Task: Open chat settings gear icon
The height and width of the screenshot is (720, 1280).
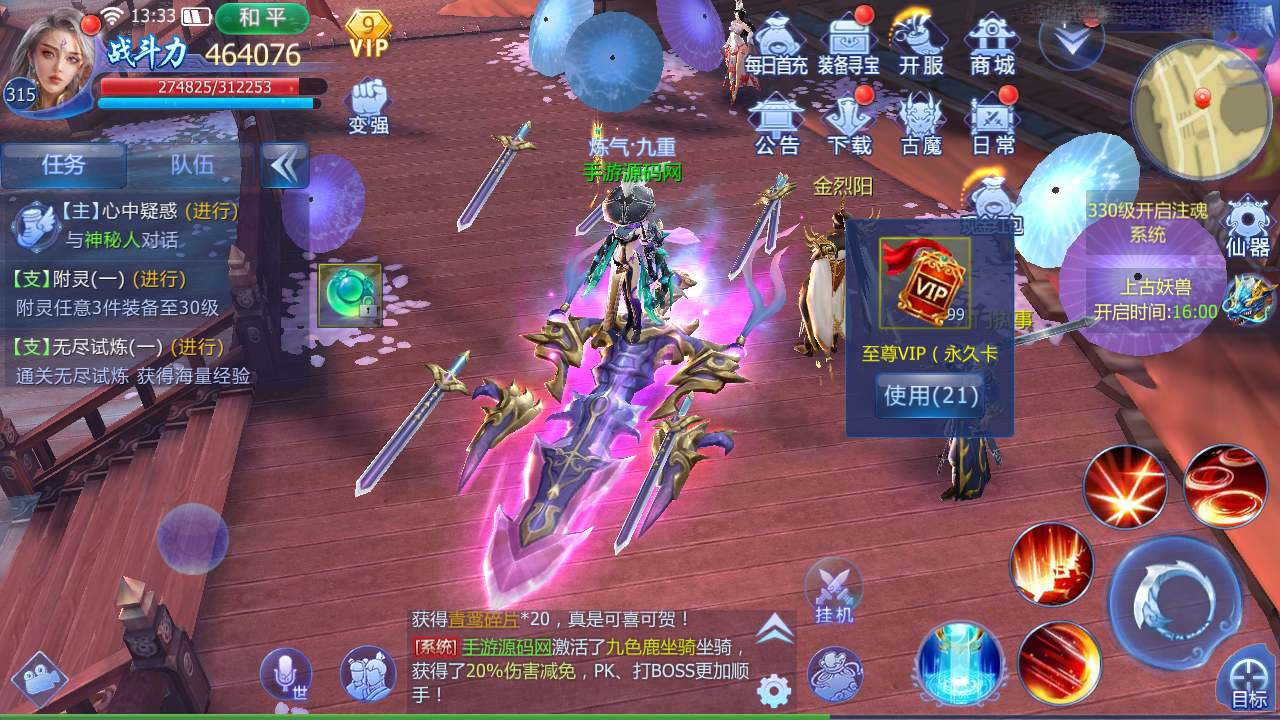Action: click(773, 690)
